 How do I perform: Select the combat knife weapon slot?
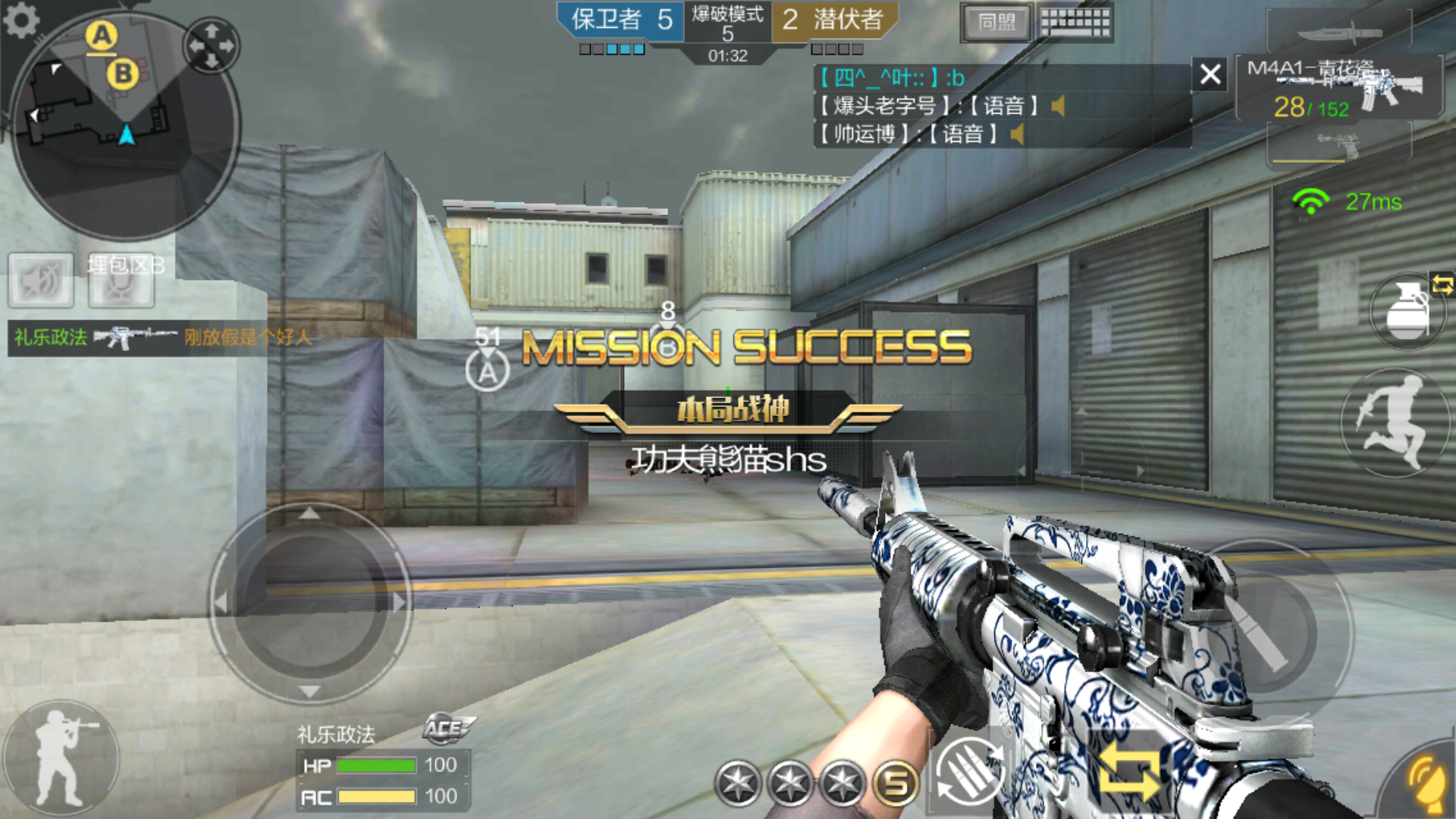tap(1339, 33)
